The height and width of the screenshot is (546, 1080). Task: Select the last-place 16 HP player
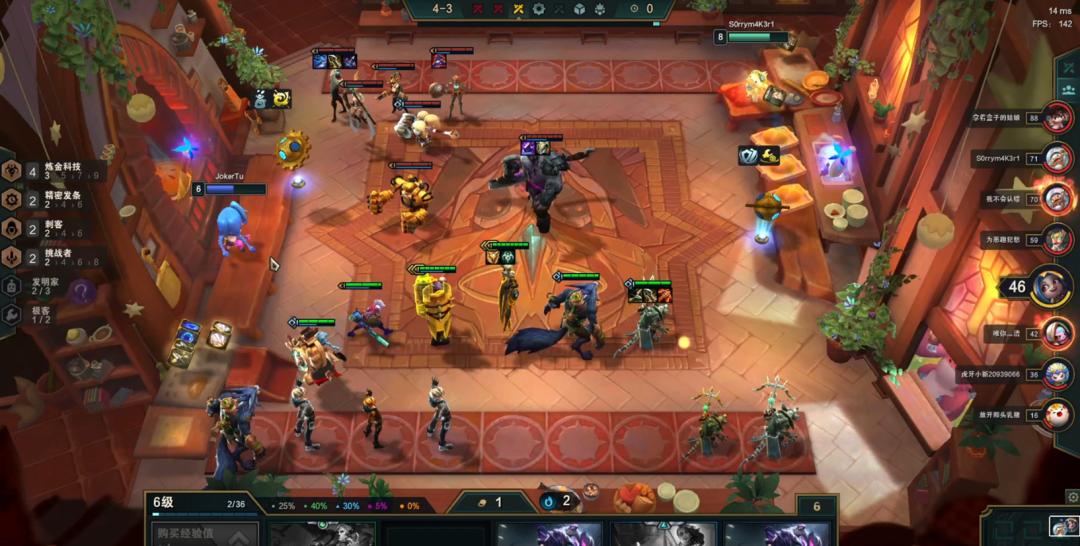click(1056, 414)
